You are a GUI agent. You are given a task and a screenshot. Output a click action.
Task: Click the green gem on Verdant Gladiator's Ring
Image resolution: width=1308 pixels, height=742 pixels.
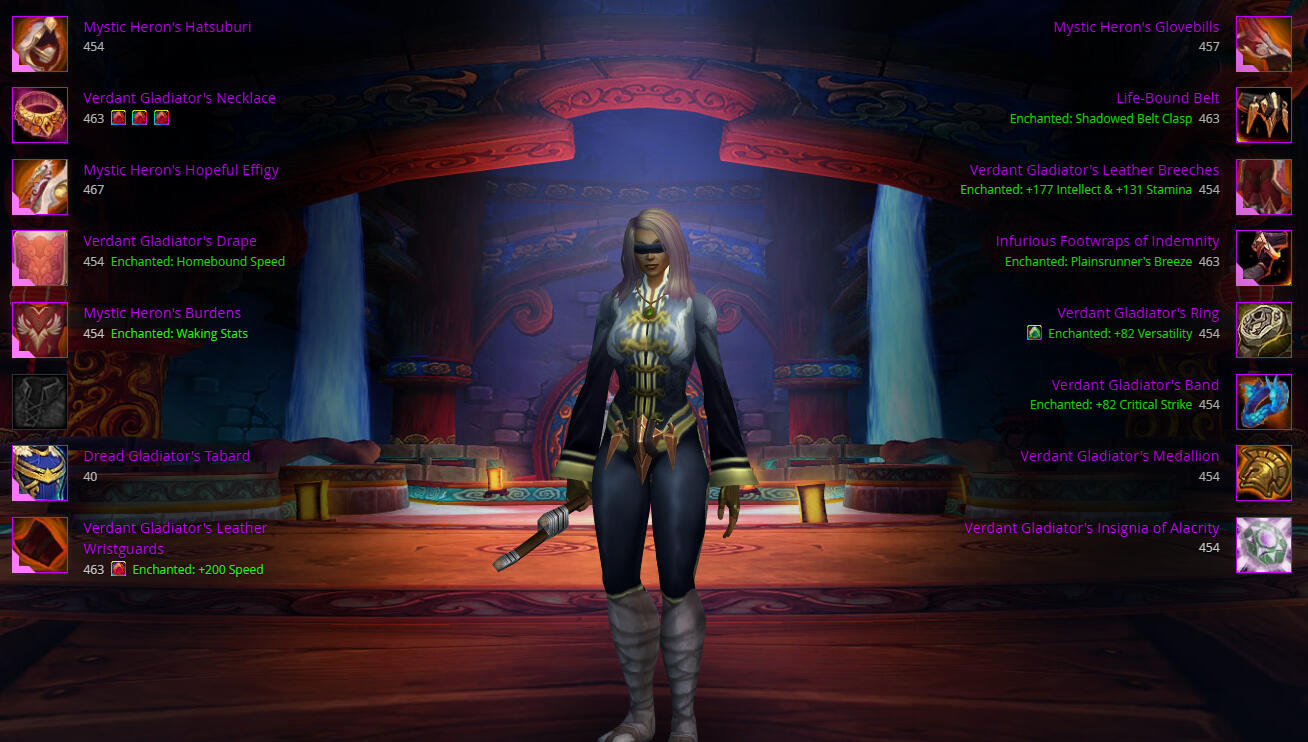tap(1034, 333)
